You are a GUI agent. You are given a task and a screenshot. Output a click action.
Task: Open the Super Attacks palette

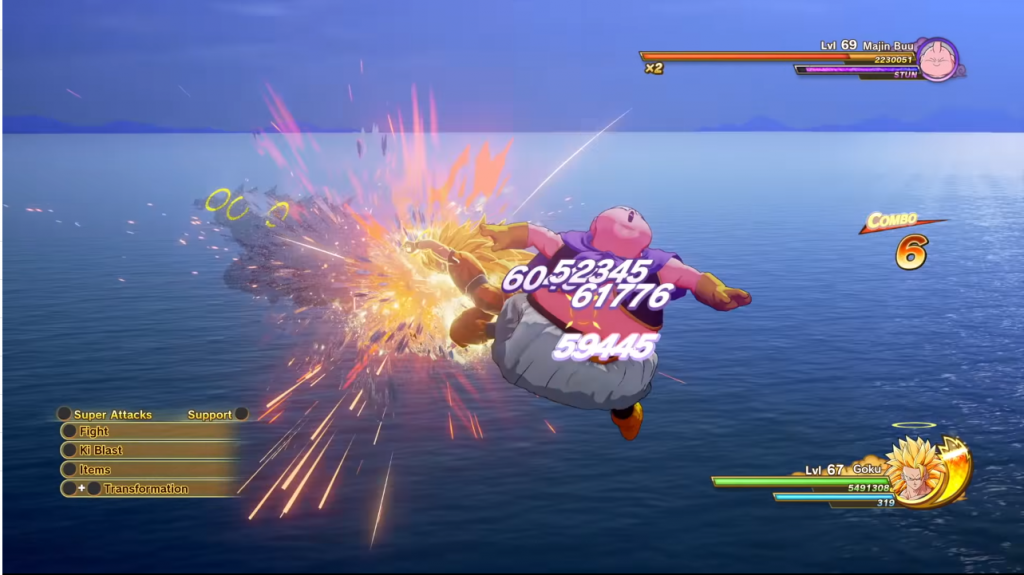[x=111, y=414]
